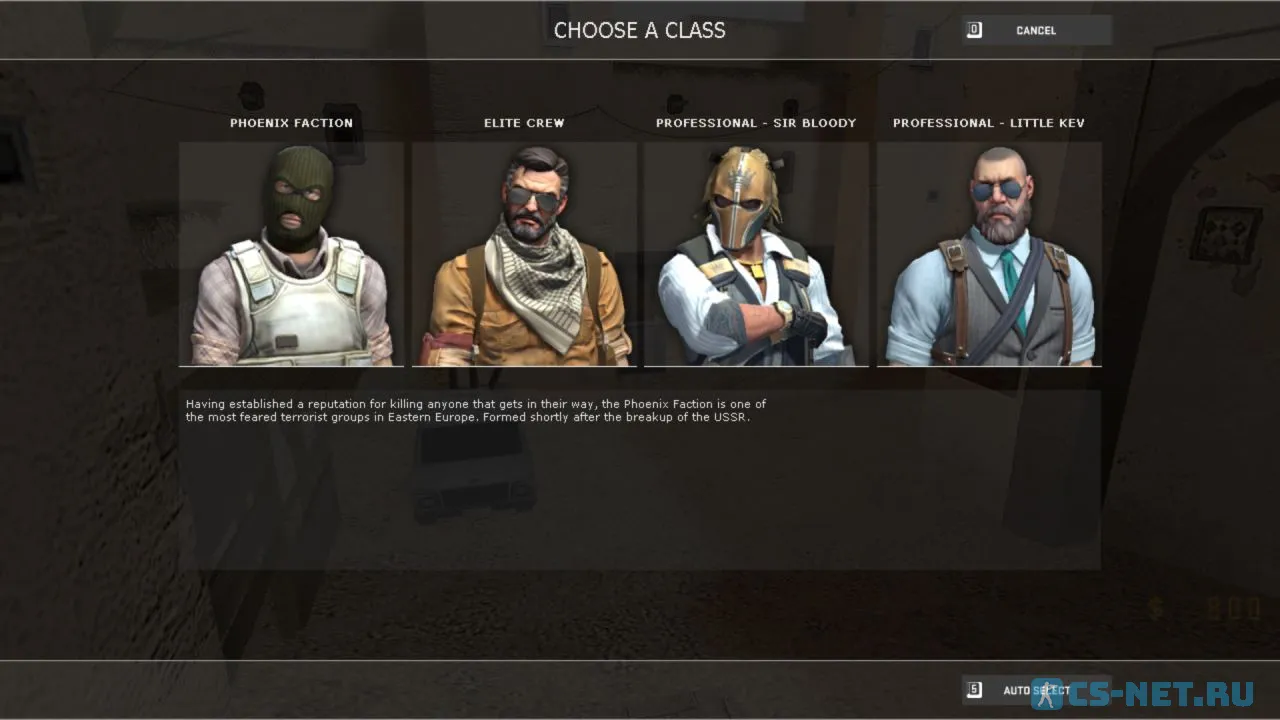
Task: Select the Elite Crew class portrait
Action: [524, 254]
